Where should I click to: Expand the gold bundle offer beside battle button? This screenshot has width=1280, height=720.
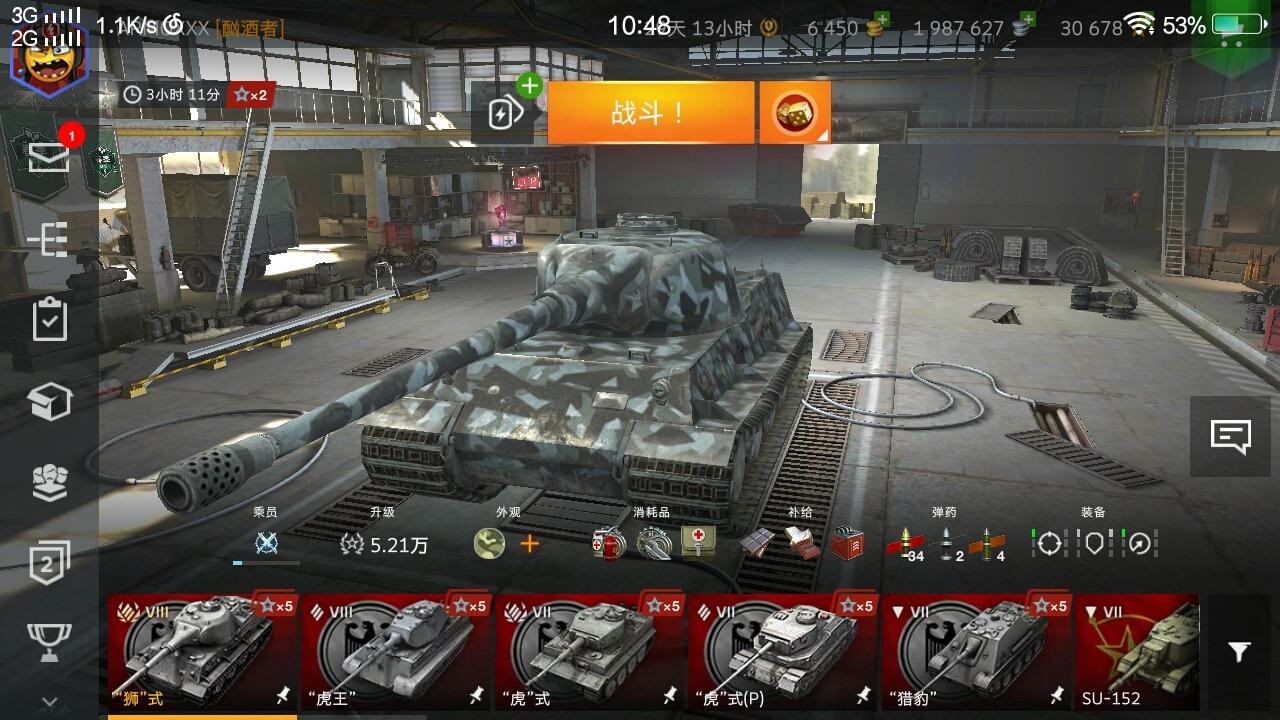click(x=793, y=110)
